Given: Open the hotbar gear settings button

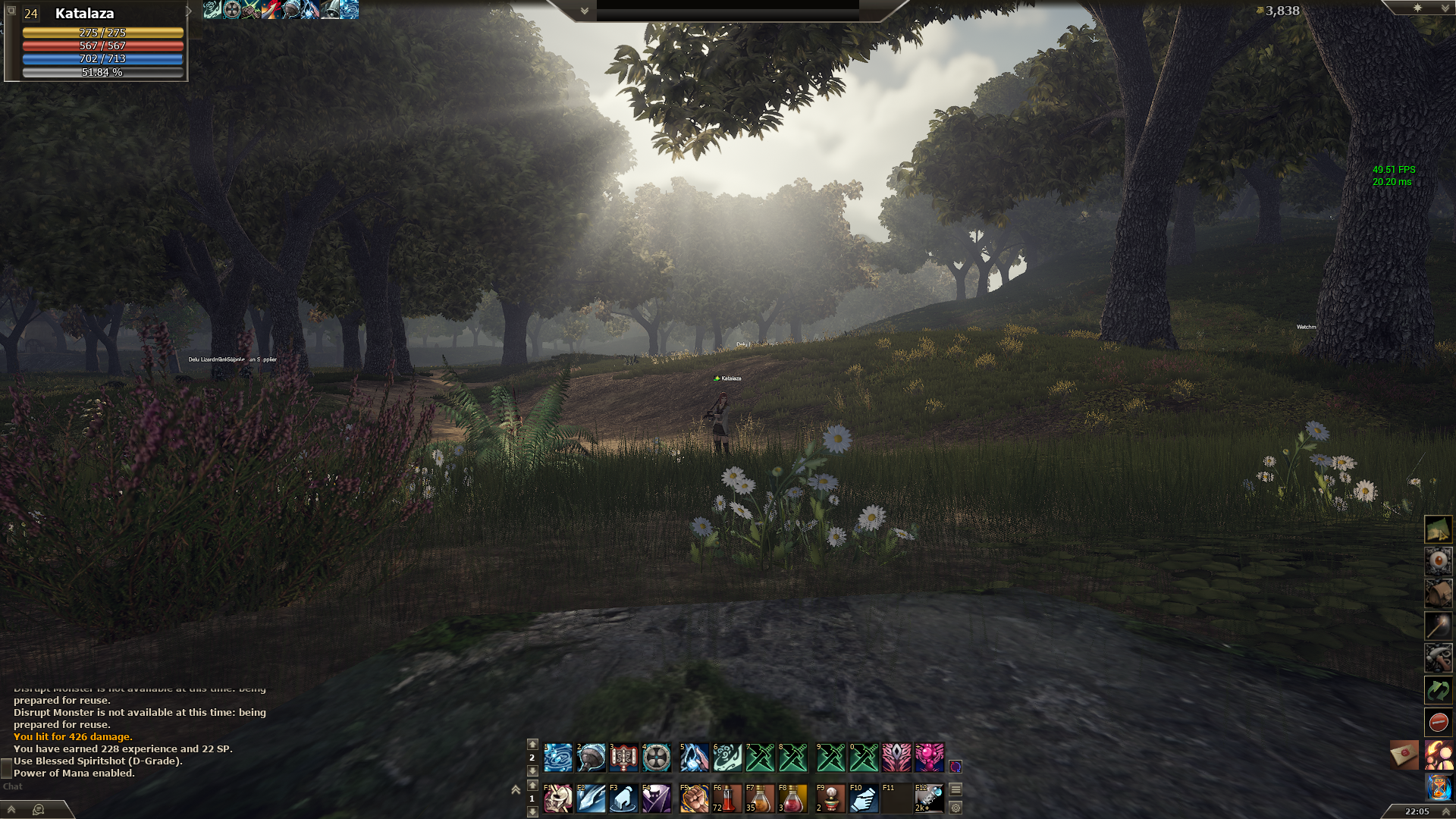Looking at the screenshot, I should [955, 808].
